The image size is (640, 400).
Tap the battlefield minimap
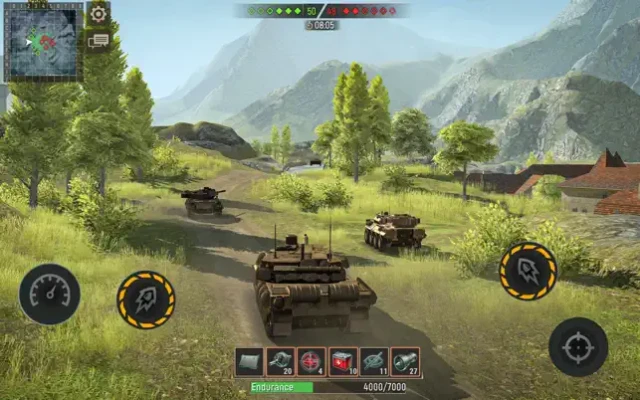click(x=43, y=41)
